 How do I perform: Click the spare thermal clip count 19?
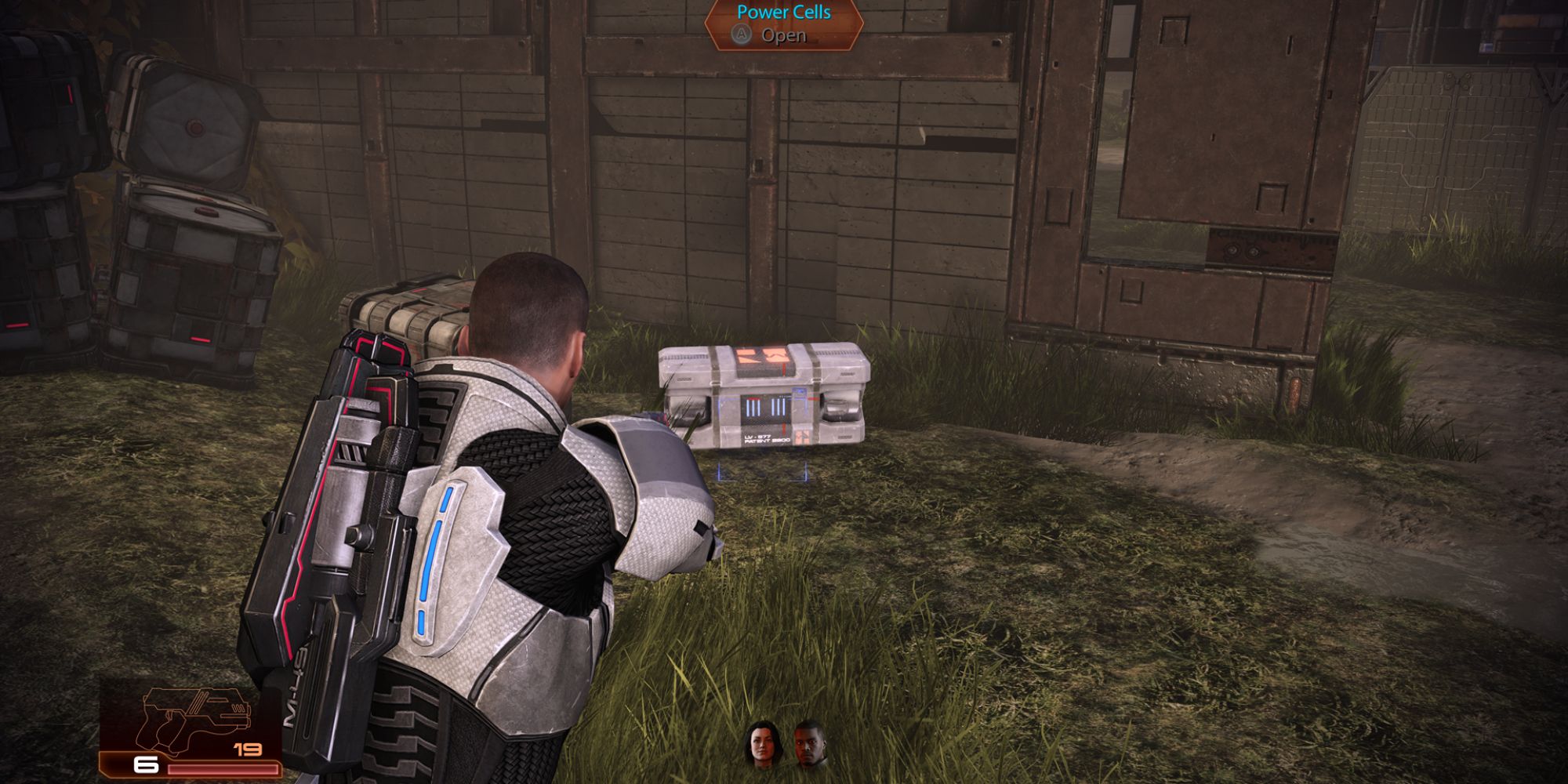tap(248, 750)
